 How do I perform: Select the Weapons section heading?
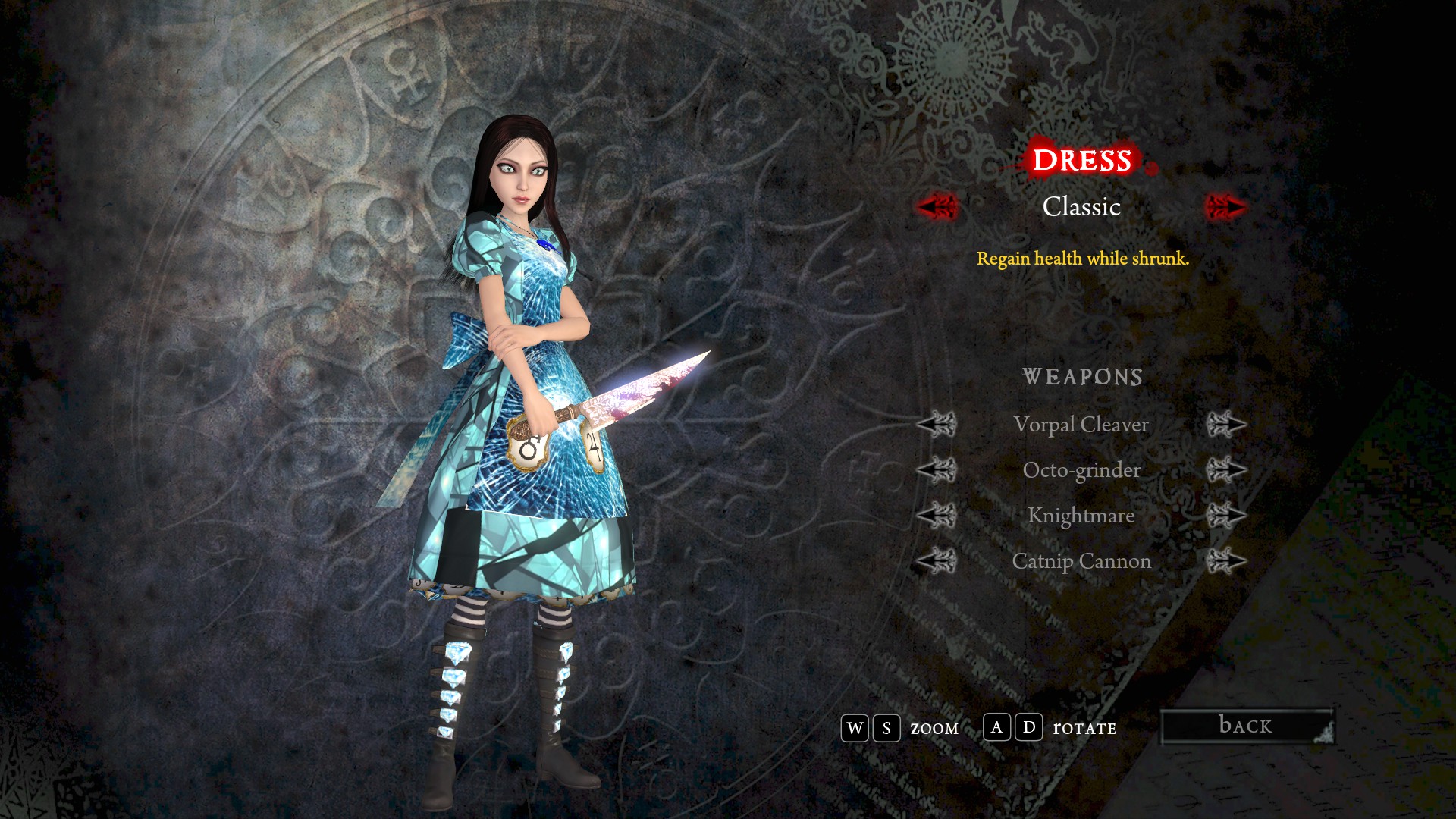[x=1082, y=377]
